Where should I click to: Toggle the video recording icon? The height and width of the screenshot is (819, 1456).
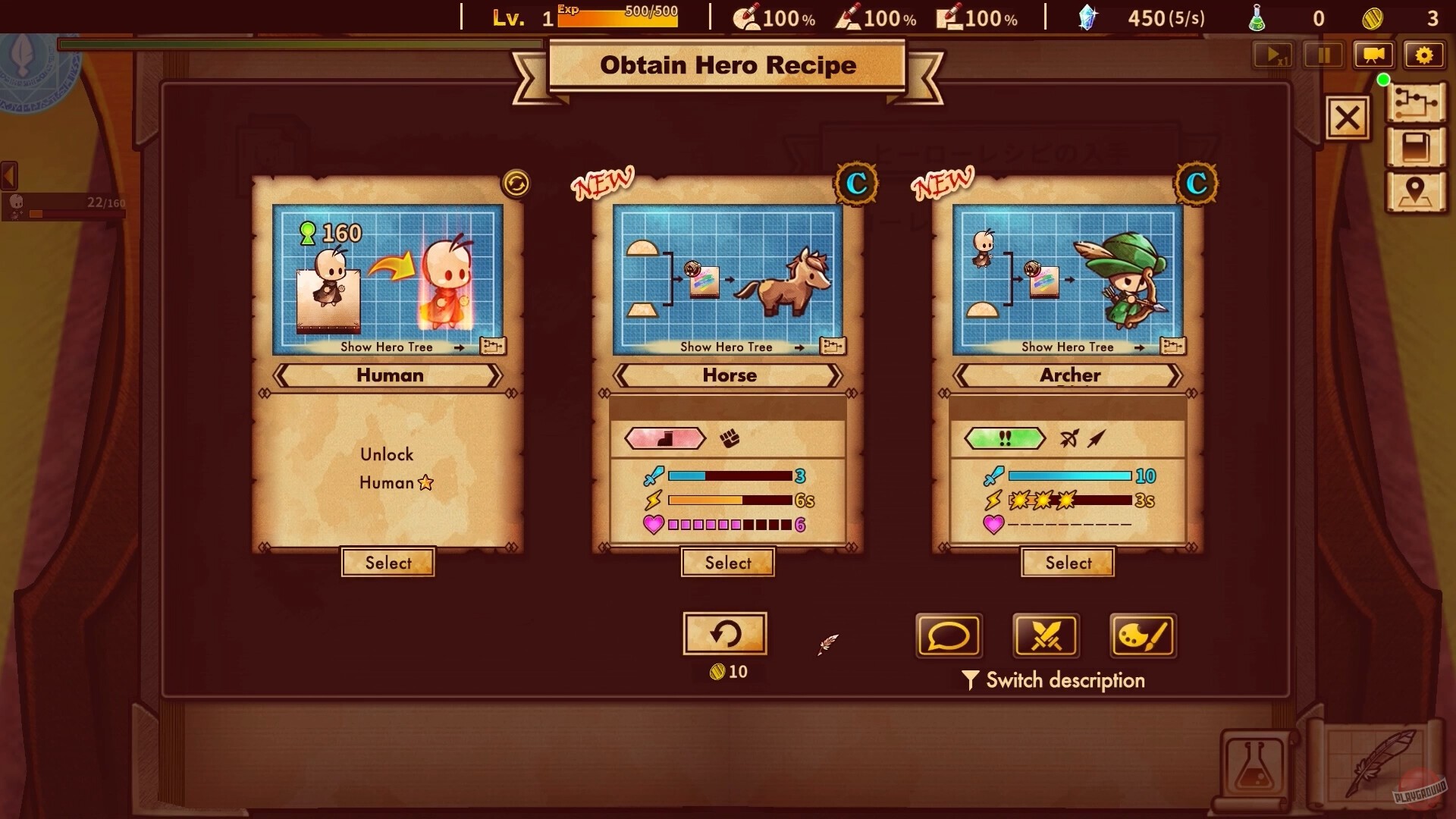[x=1374, y=55]
